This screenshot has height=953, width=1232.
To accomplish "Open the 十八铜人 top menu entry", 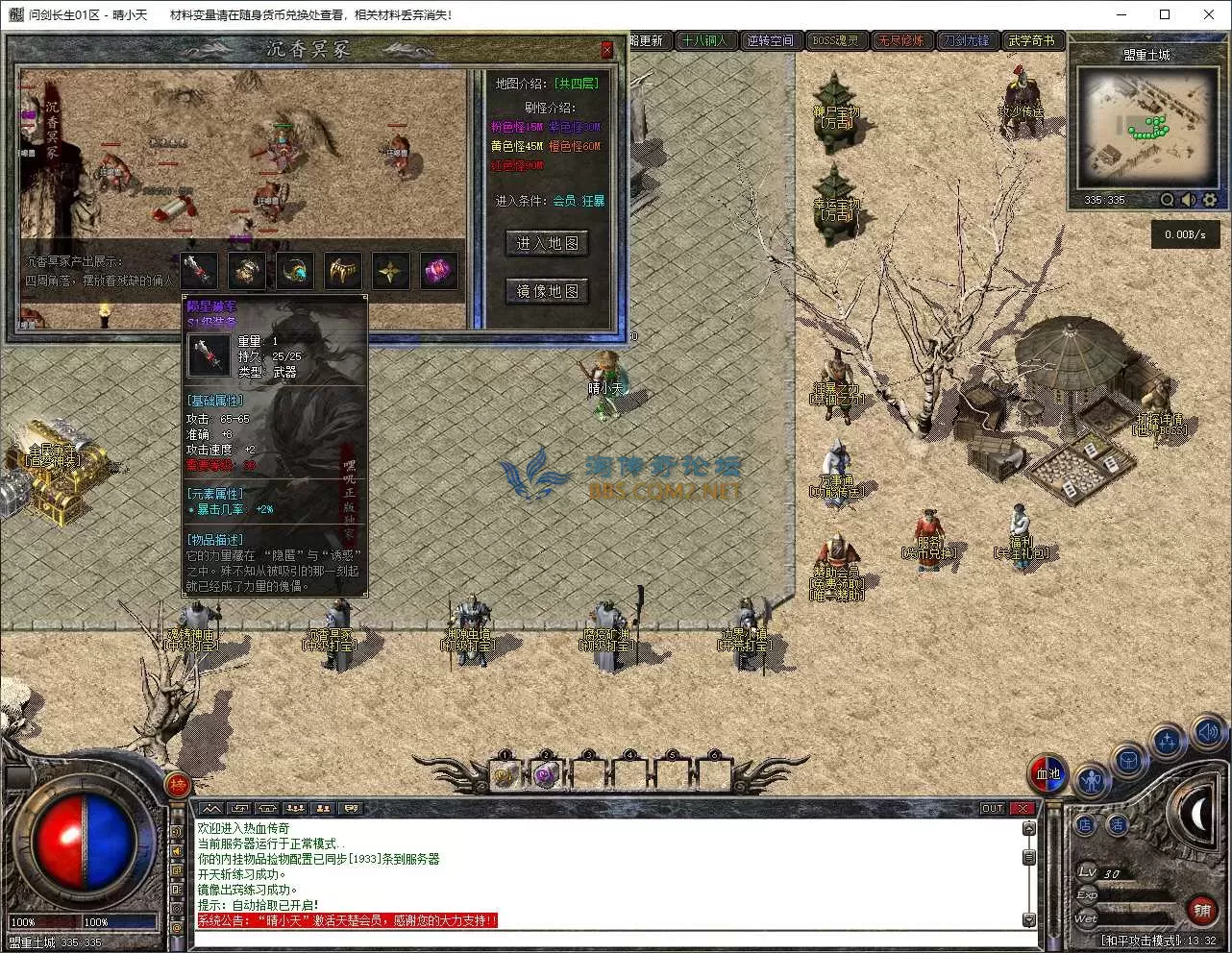I will (x=704, y=40).
